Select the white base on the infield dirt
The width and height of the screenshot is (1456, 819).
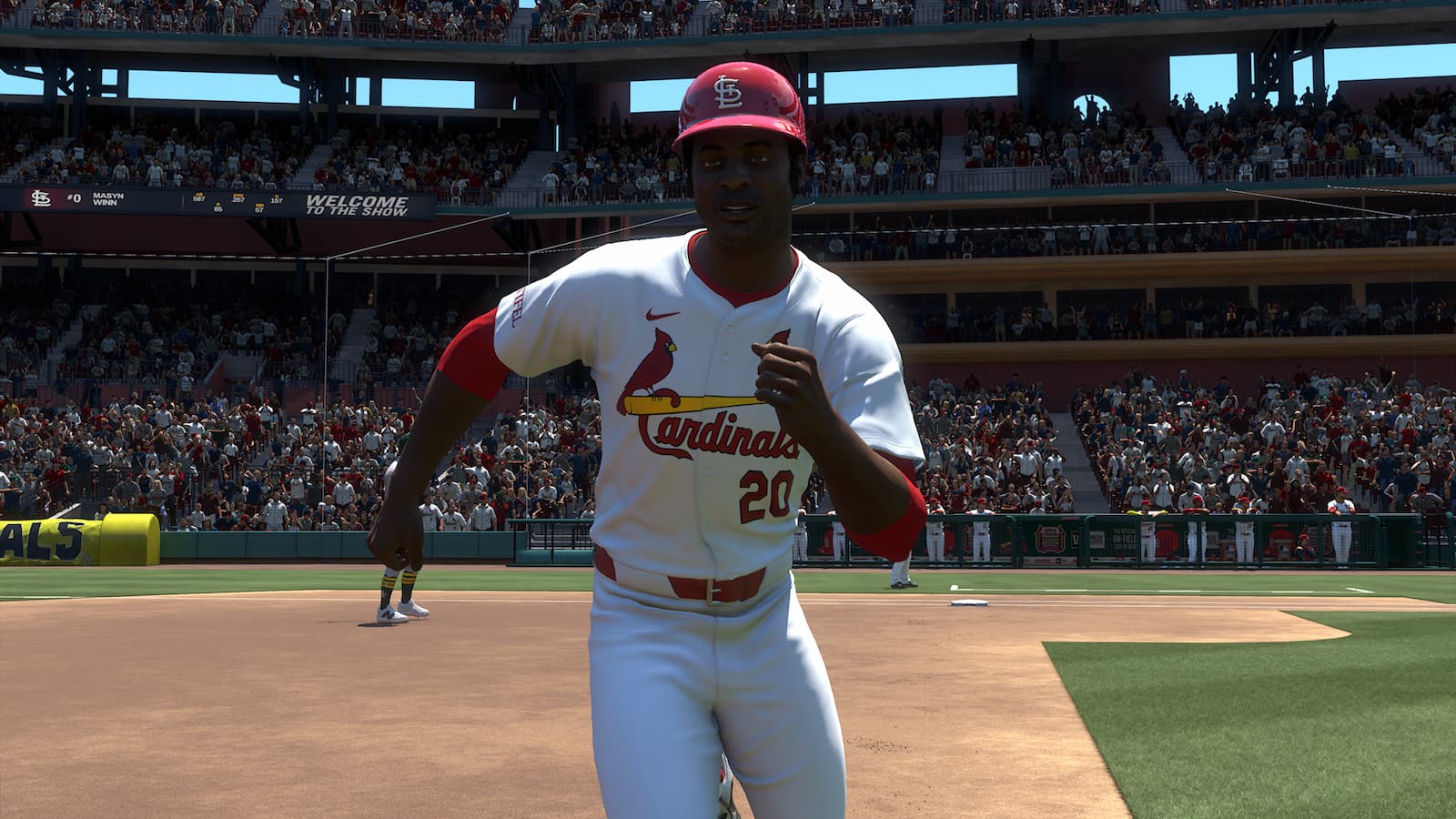pos(967,602)
